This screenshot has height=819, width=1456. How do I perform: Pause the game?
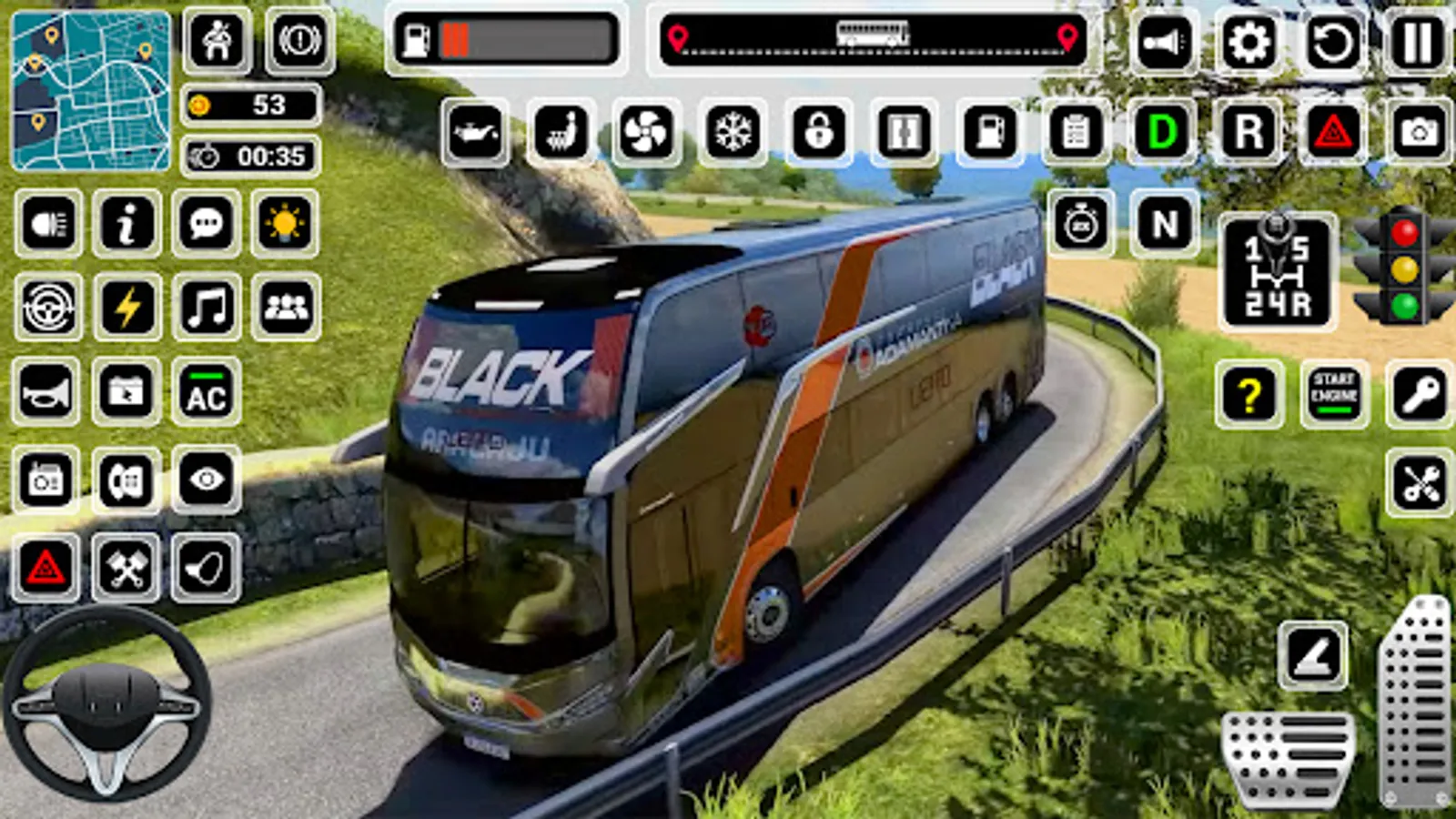pyautogui.click(x=1417, y=43)
